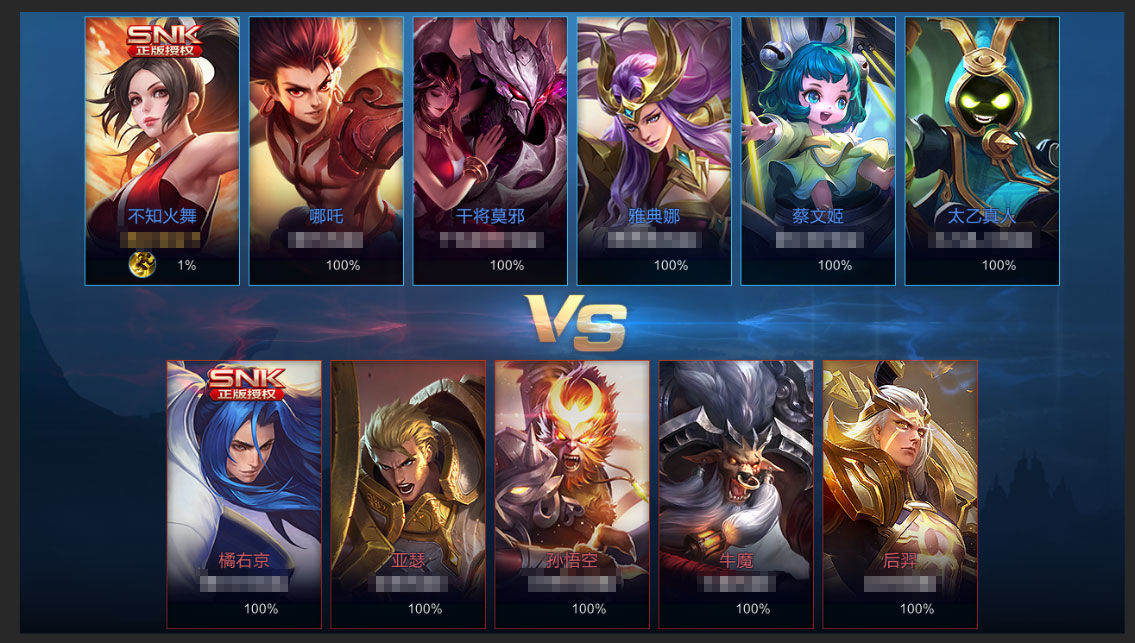1135x643 pixels.
Task: Choose the 橘右京 enemy card
Action: pos(244,494)
